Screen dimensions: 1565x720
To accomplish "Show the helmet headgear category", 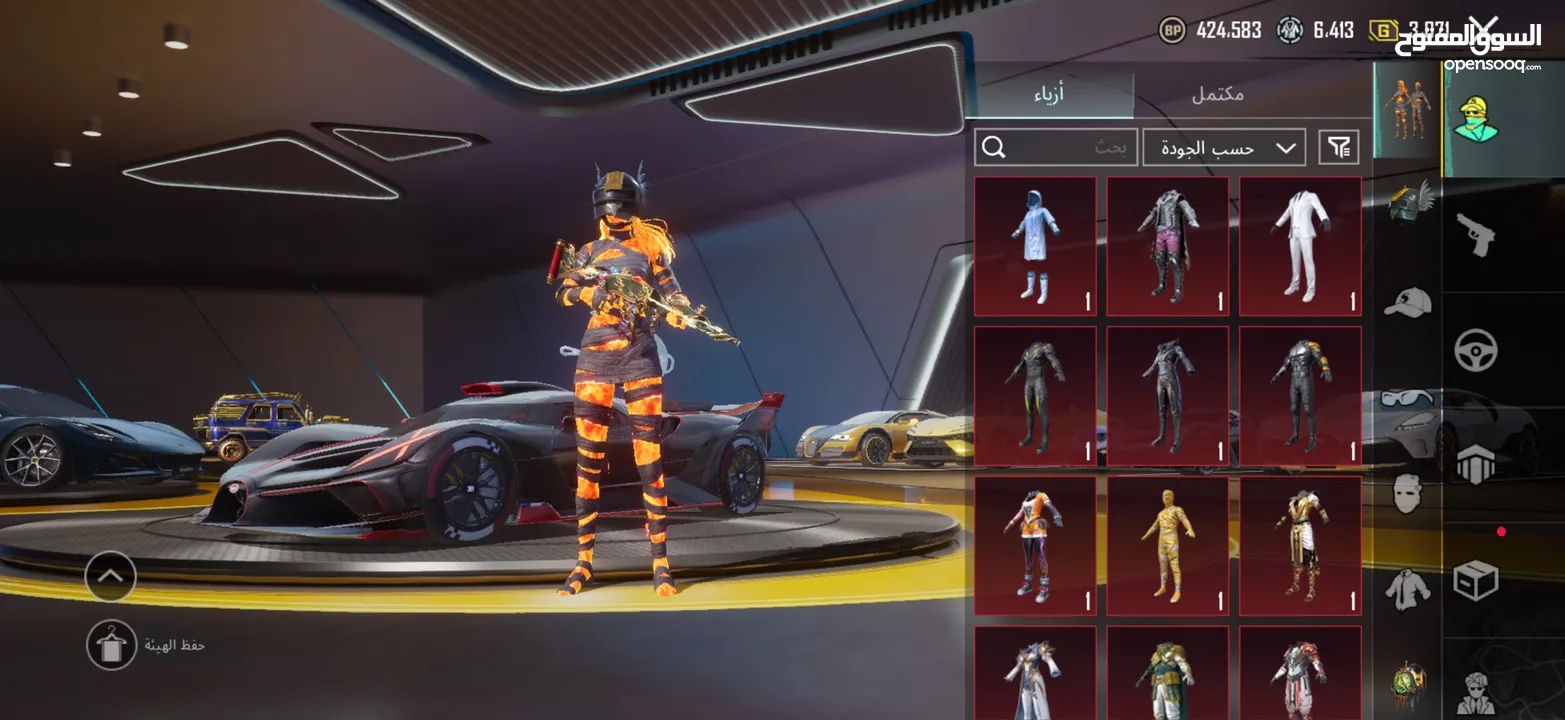I will (x=1408, y=201).
